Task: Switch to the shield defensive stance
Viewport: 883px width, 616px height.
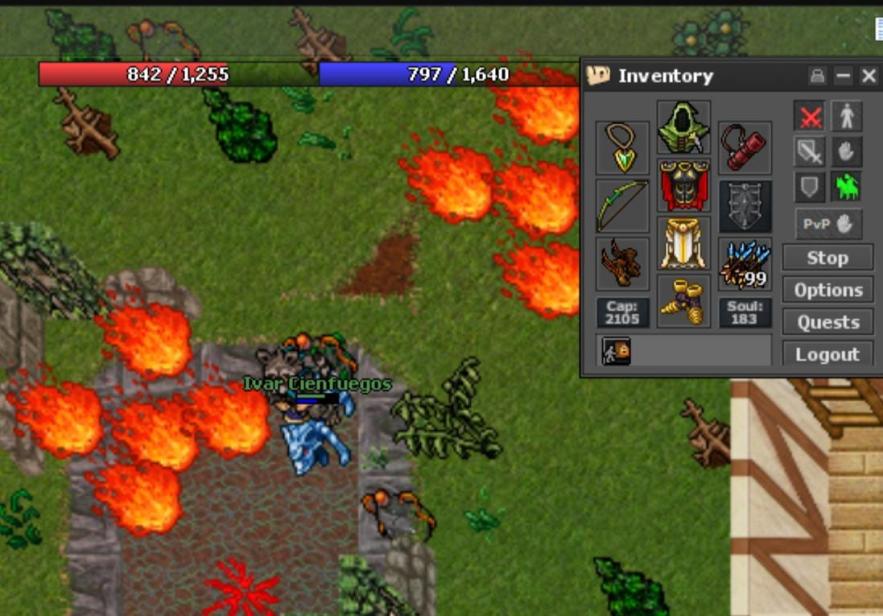Action: point(810,186)
